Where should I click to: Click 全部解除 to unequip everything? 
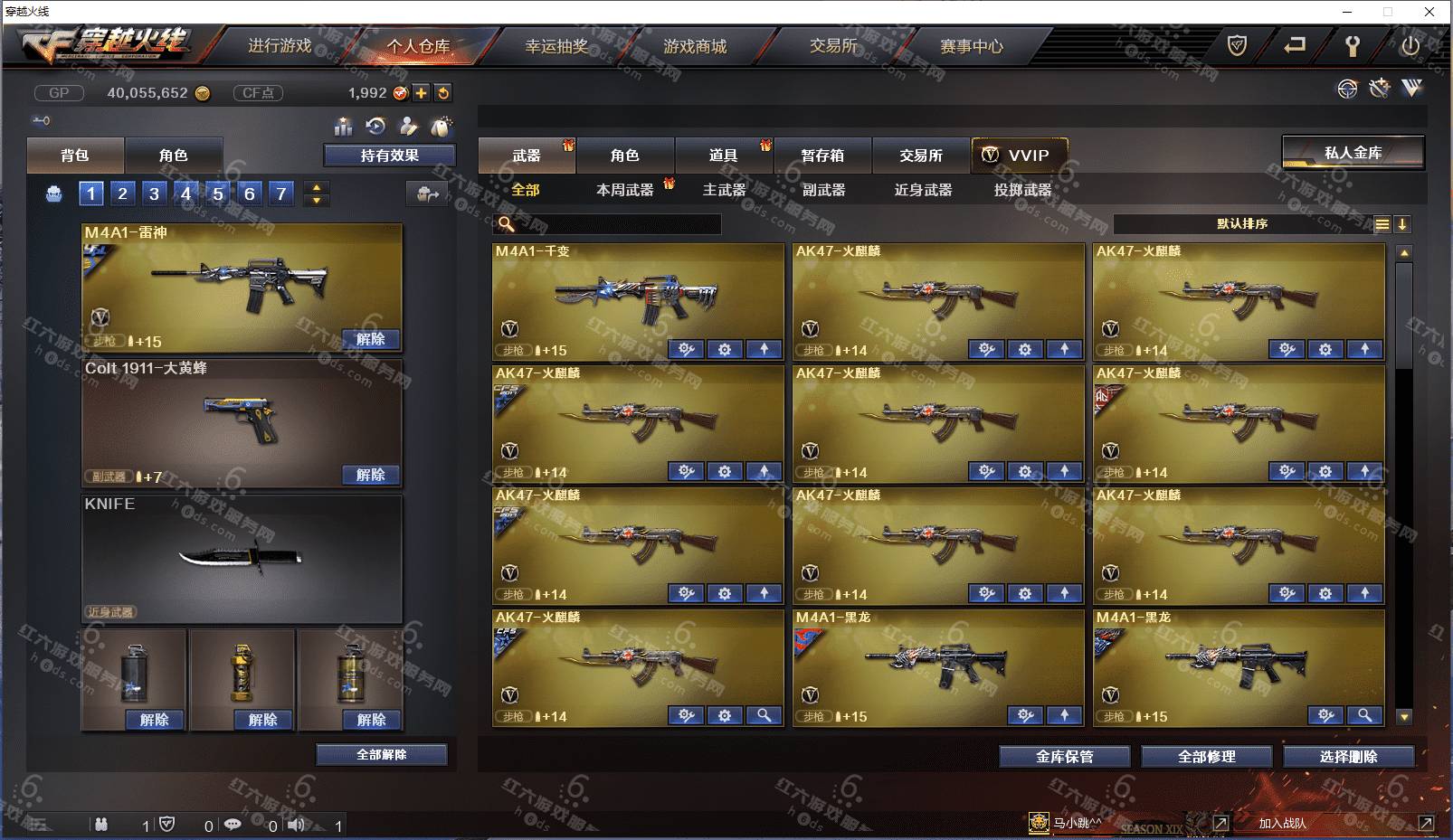(x=381, y=754)
